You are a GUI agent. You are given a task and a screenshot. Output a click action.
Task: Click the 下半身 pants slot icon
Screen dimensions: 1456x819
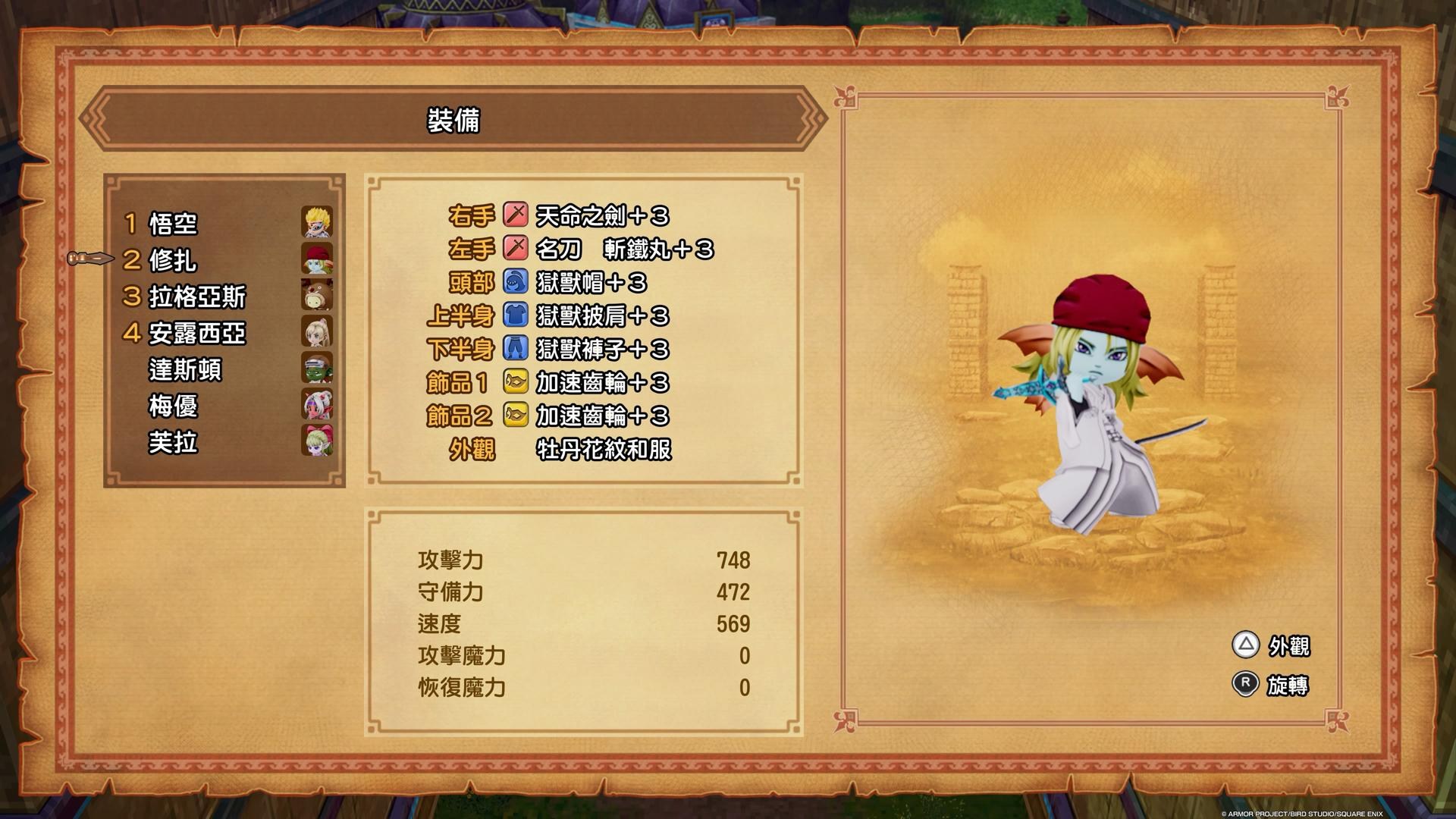[516, 349]
